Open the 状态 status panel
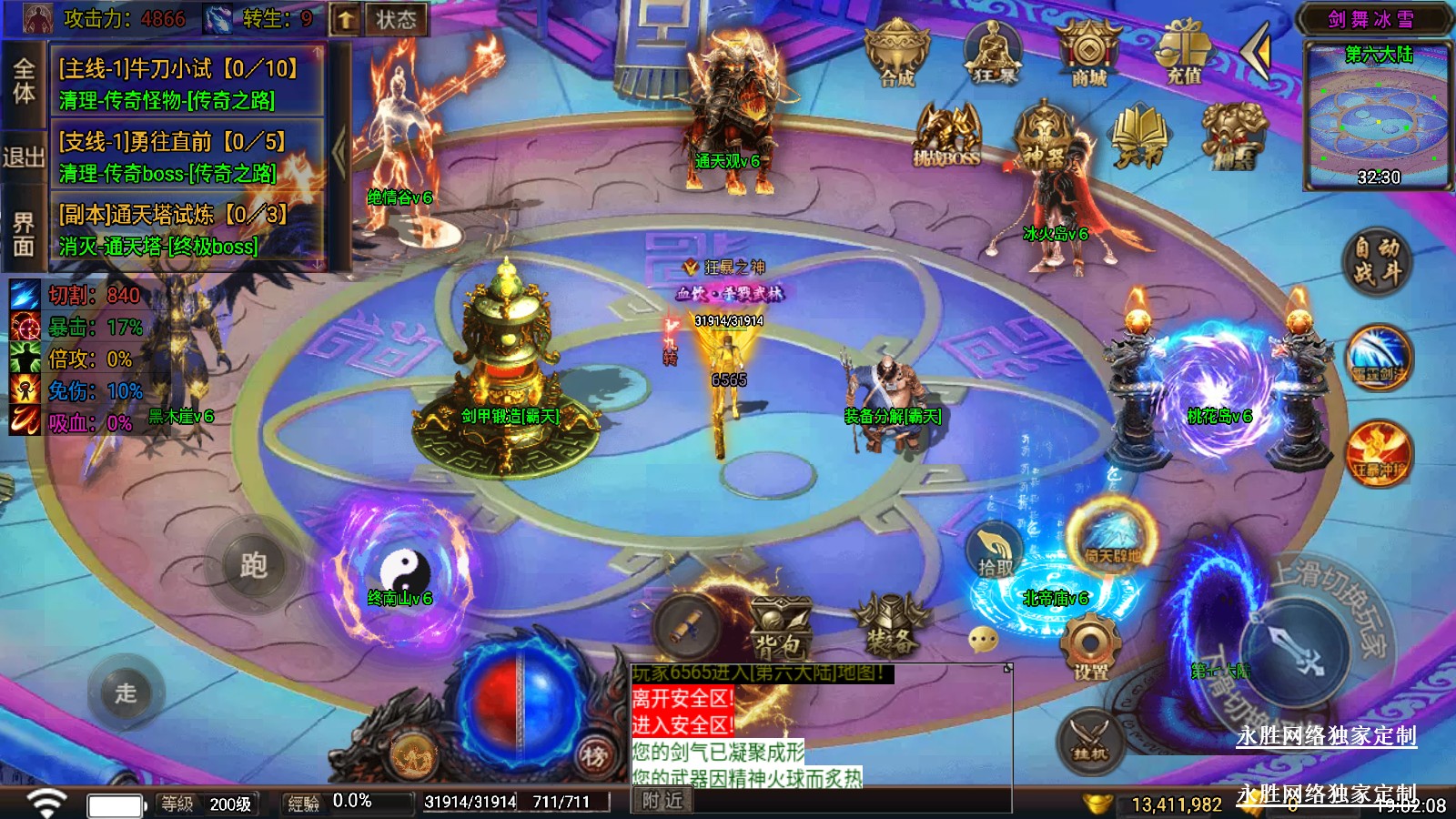Screen dimensions: 1456x819 point(396,19)
